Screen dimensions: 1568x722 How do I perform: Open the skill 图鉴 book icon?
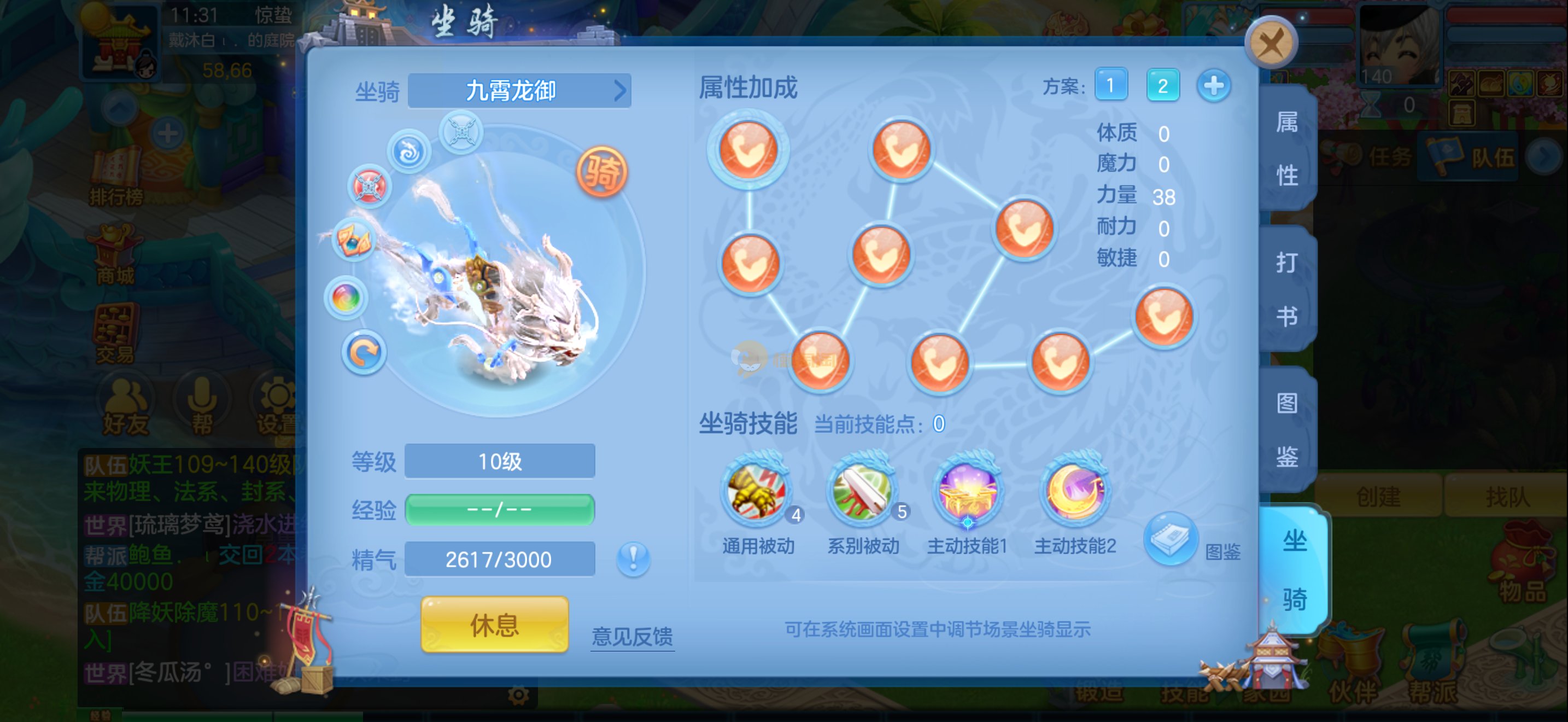point(1170,539)
